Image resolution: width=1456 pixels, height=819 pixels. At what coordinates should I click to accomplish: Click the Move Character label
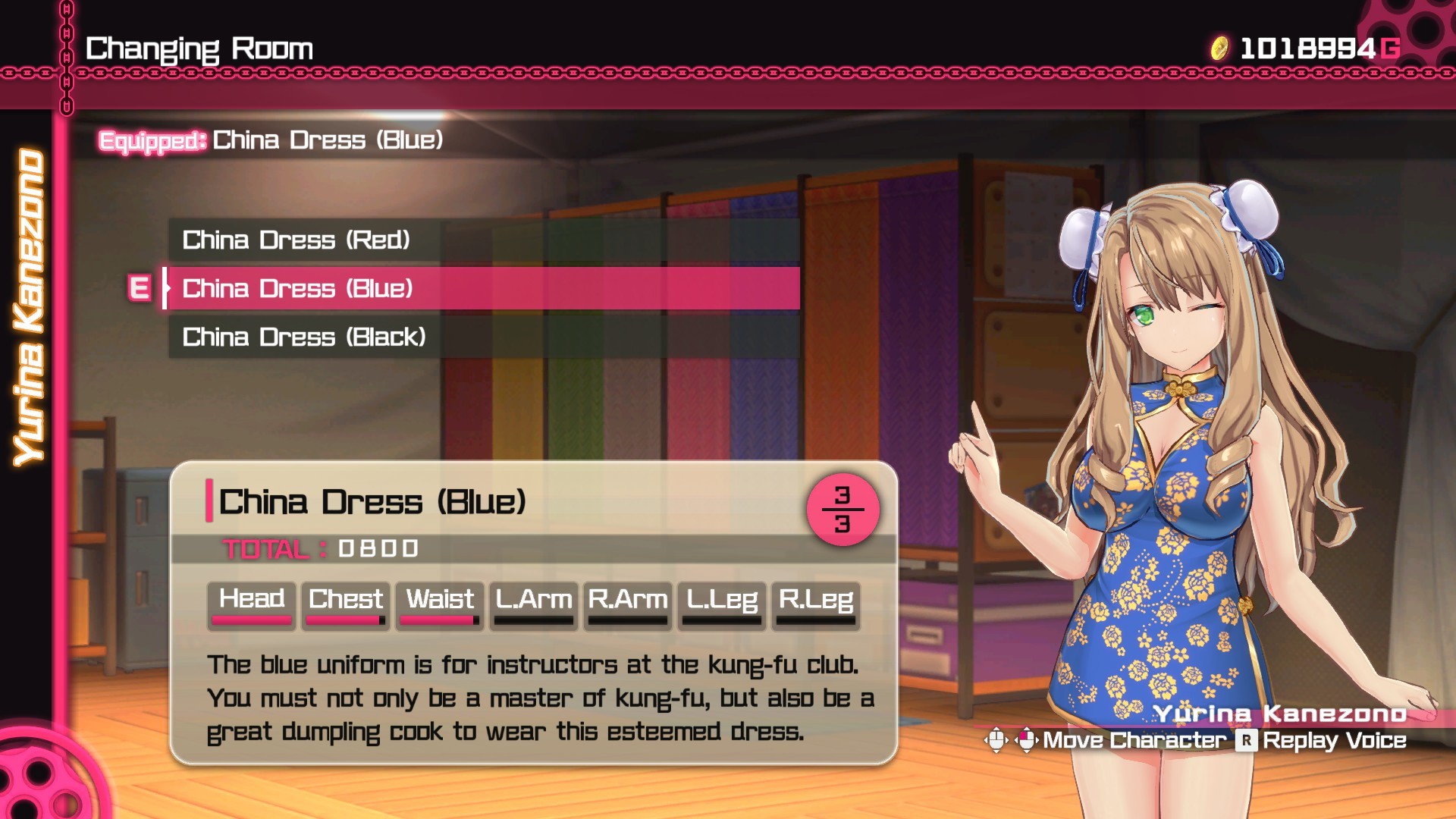coord(1134,739)
